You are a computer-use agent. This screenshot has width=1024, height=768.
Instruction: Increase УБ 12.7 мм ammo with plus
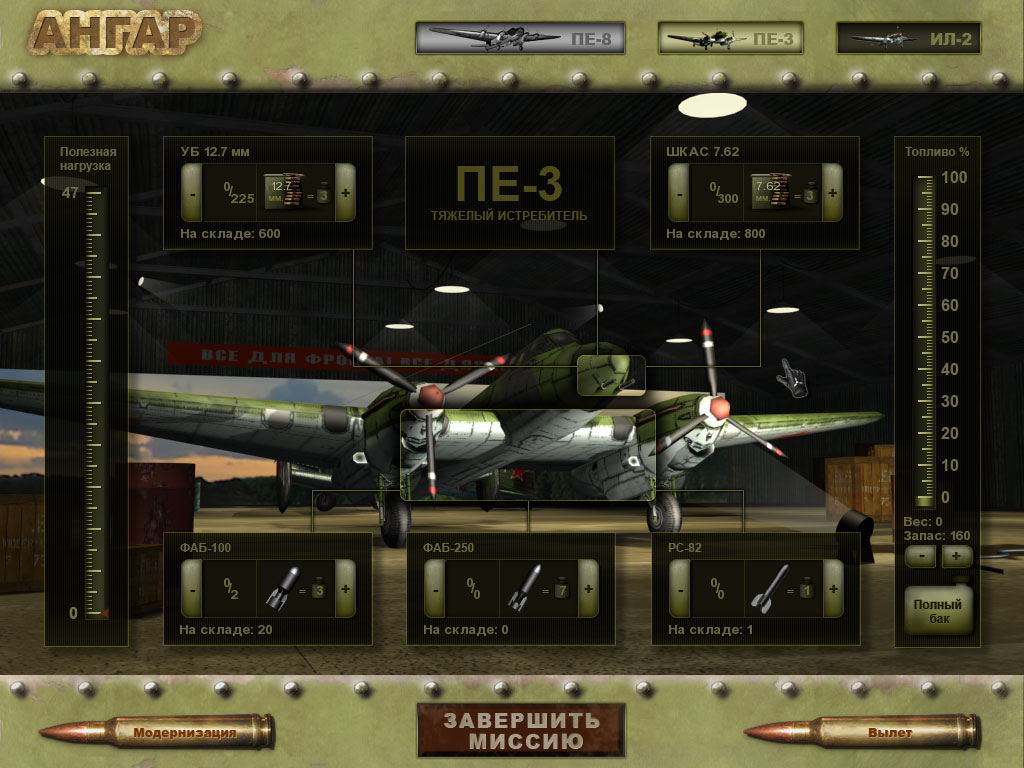pos(345,192)
